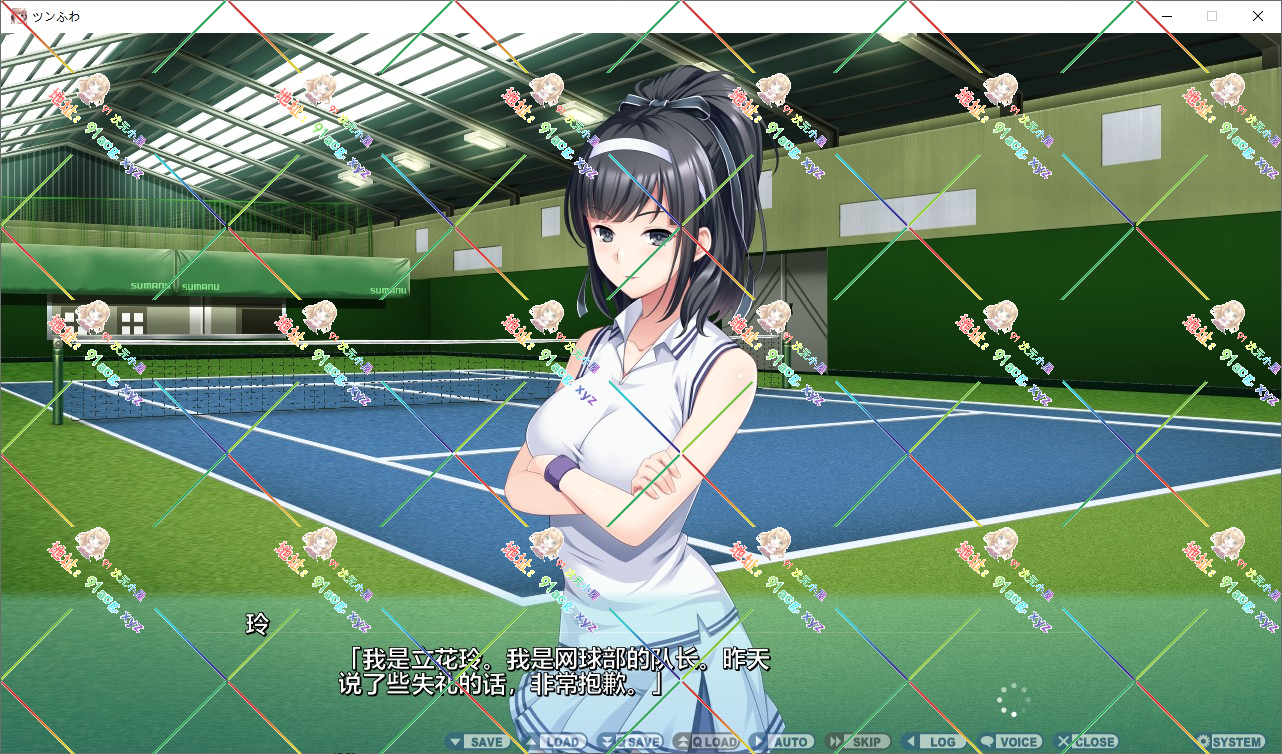Open the LOAD menu
This screenshot has width=1282, height=754.
point(554,742)
